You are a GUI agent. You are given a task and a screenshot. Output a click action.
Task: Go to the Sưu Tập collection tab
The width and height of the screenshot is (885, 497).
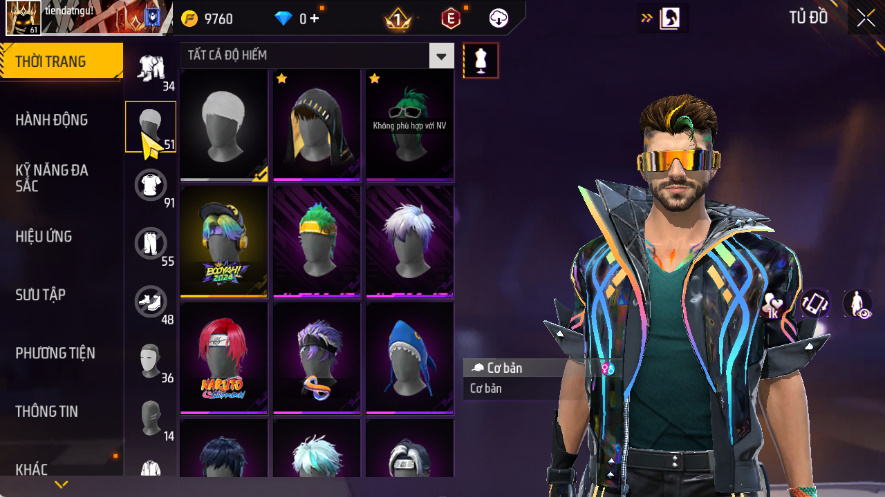[60, 295]
